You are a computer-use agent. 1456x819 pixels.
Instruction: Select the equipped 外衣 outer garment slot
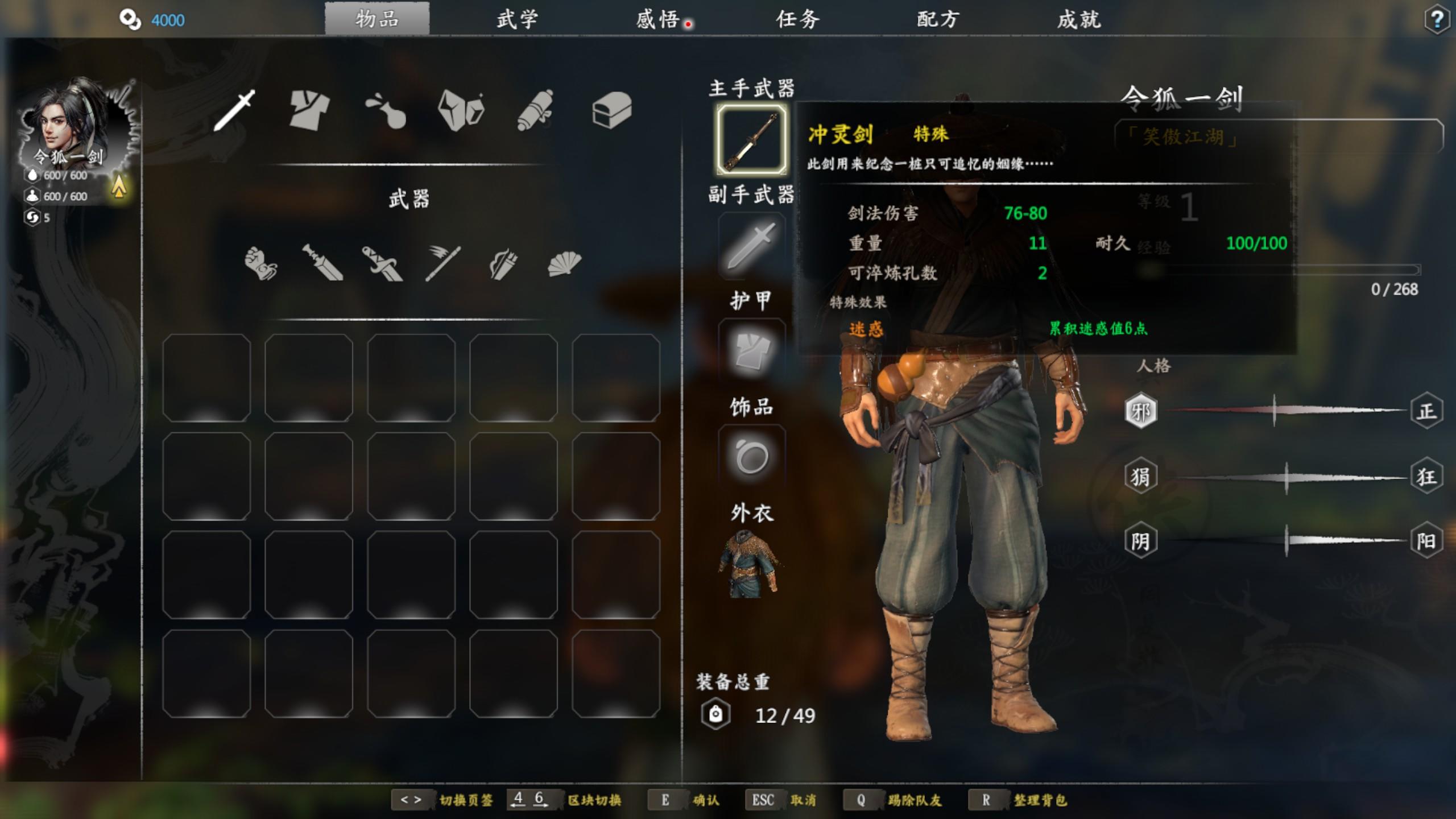click(x=751, y=564)
